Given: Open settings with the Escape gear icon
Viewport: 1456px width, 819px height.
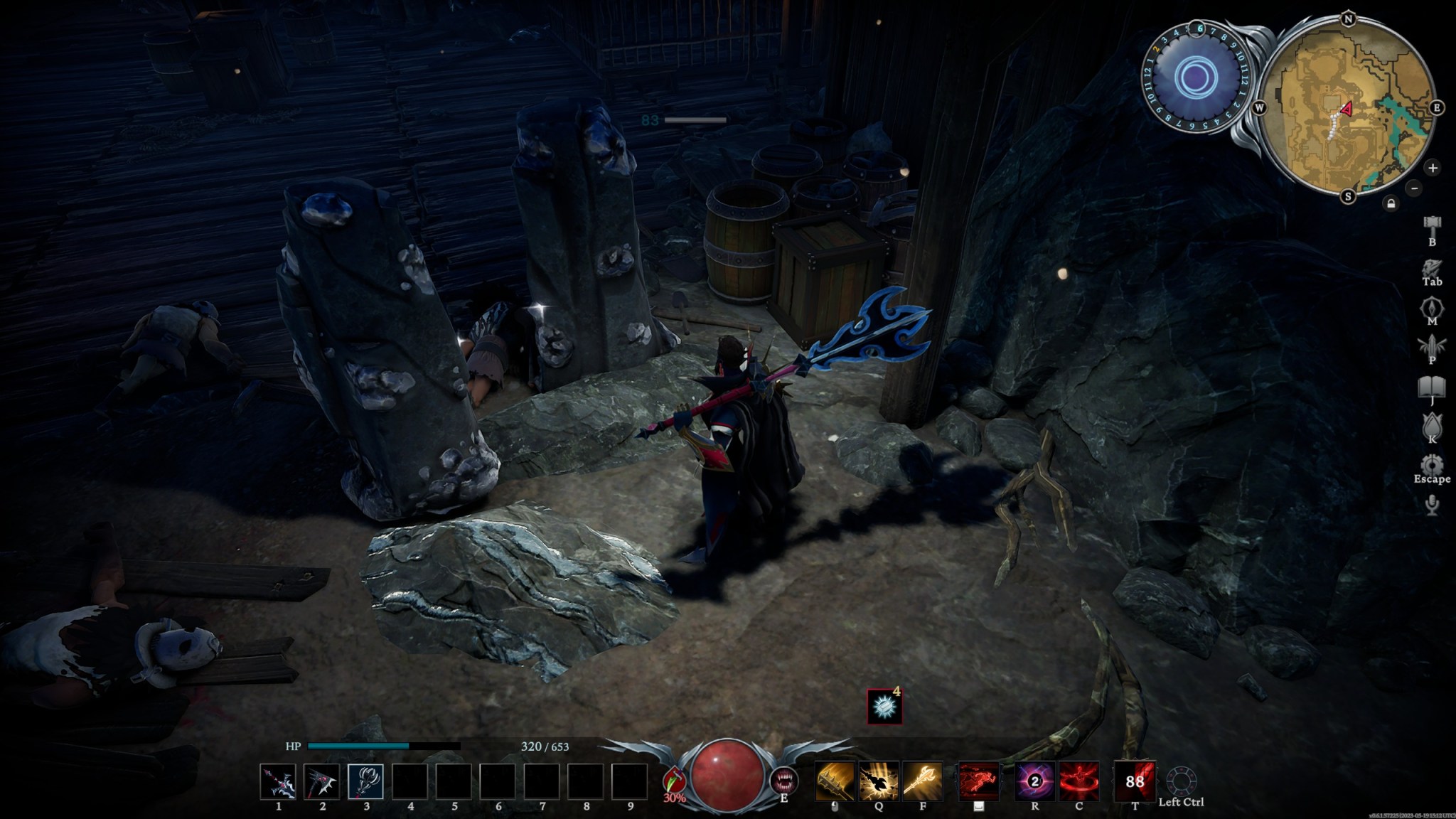Looking at the screenshot, I should (1432, 463).
